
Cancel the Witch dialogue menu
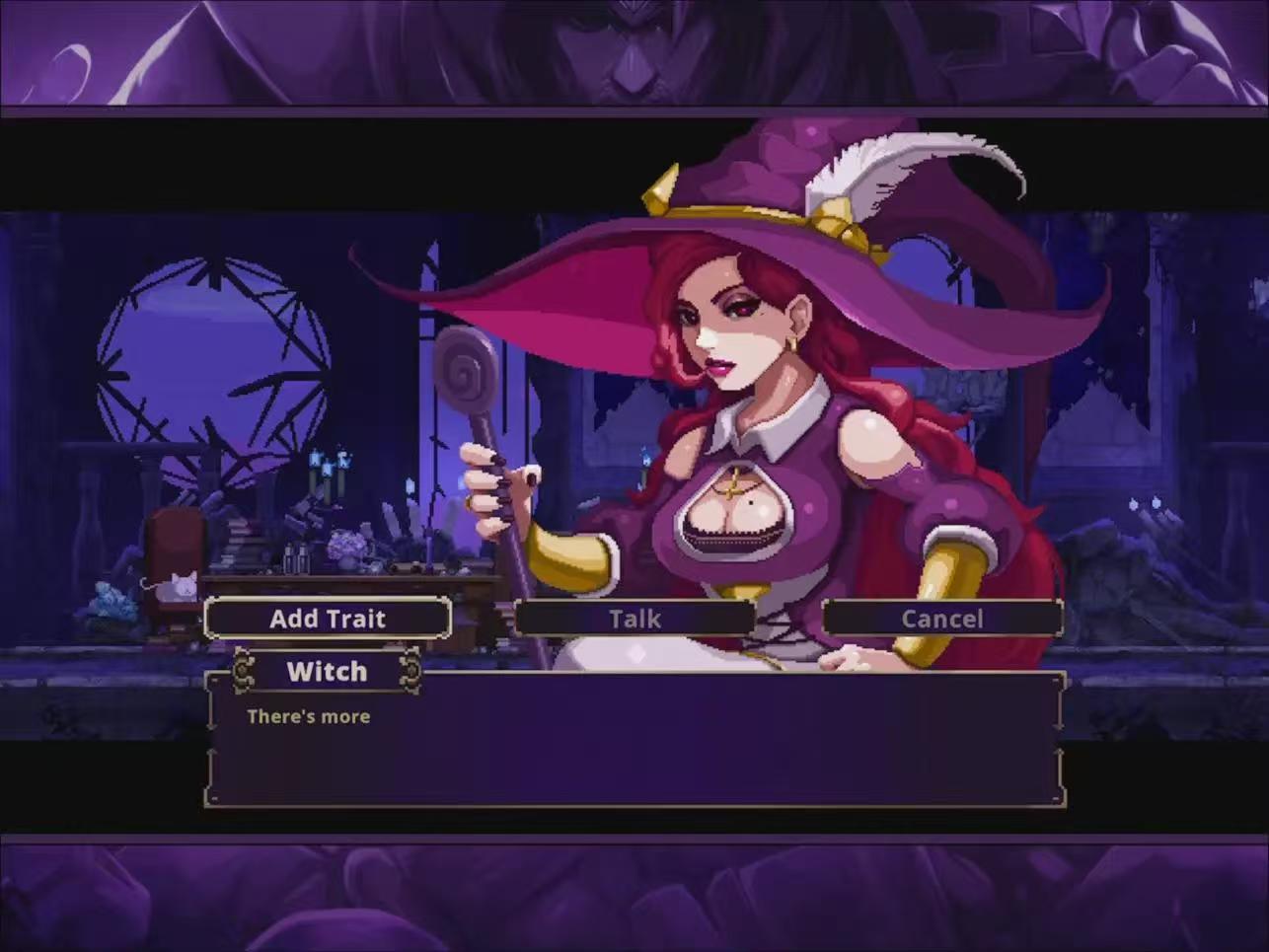pos(942,619)
